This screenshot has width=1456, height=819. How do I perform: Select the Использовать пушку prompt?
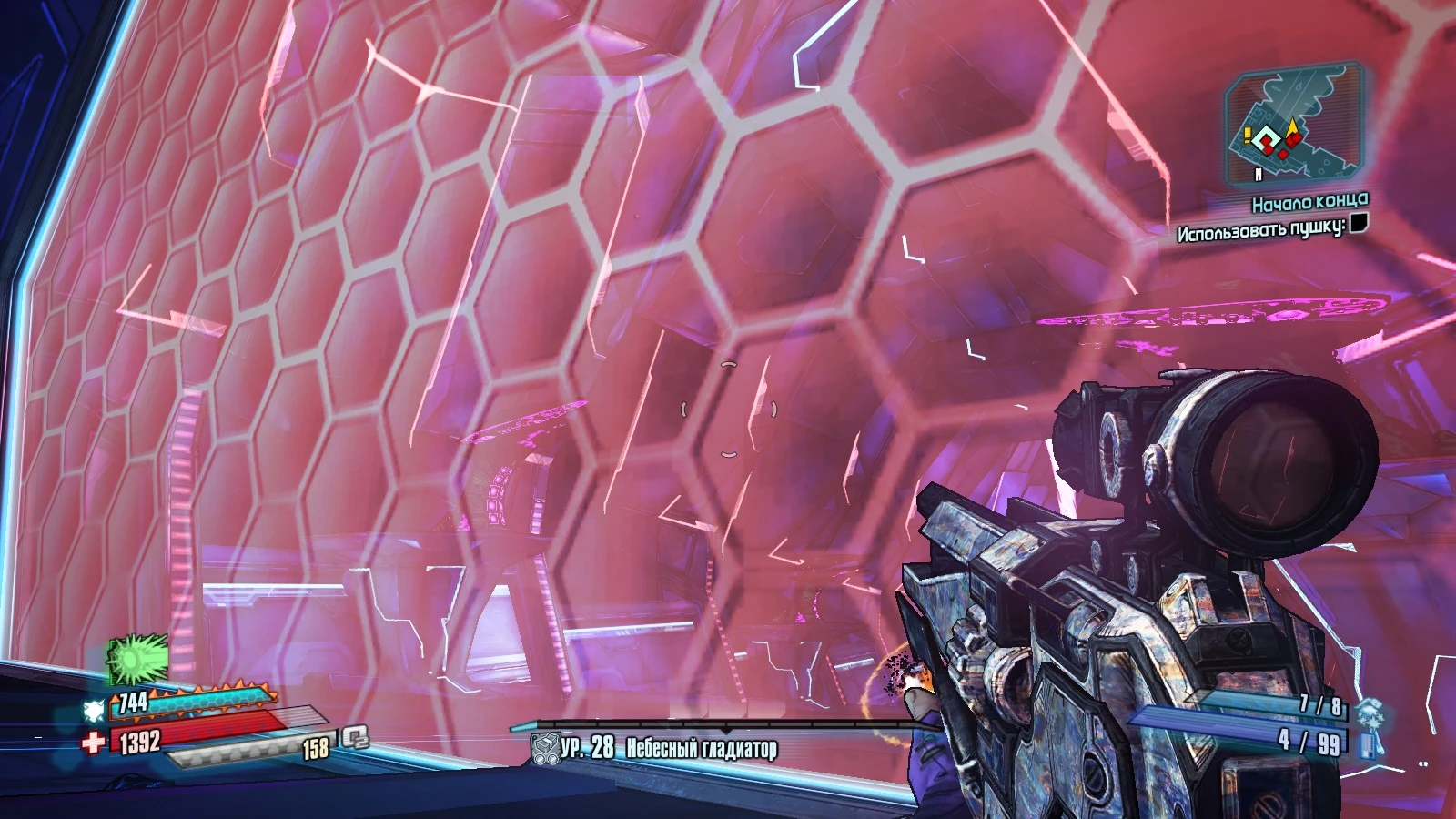tap(1262, 230)
